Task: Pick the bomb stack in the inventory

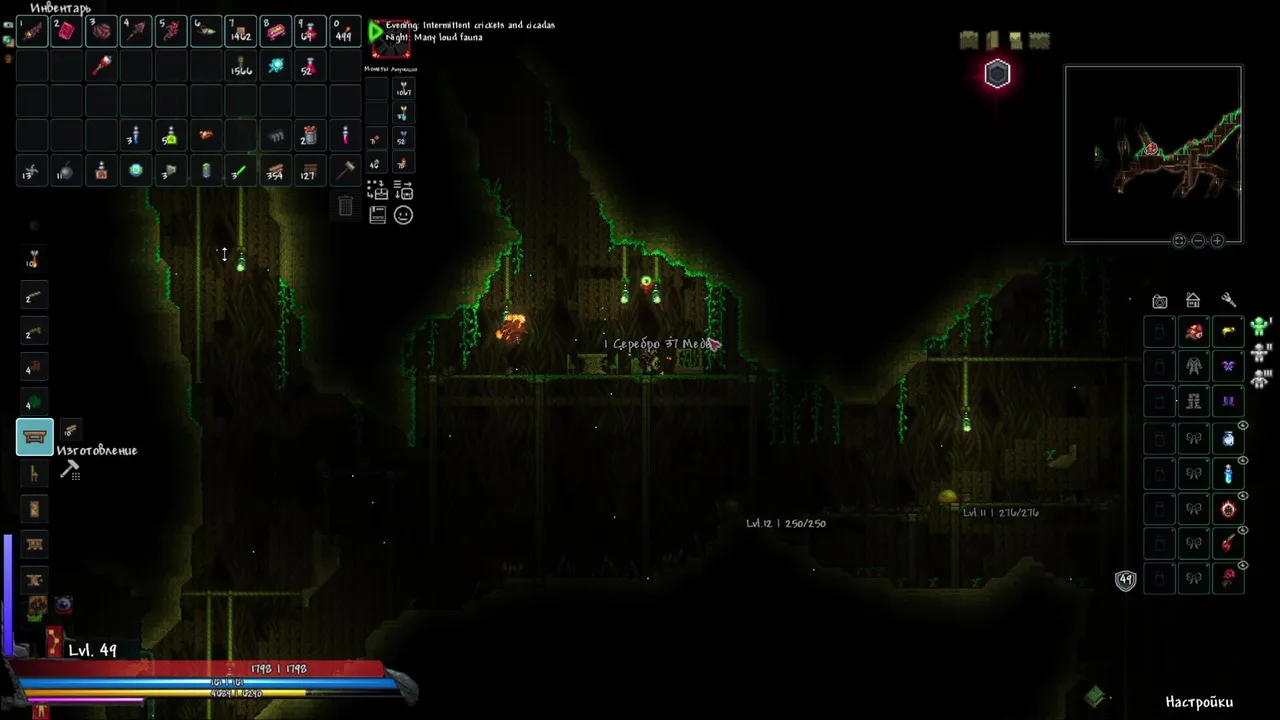Action: click(66, 171)
